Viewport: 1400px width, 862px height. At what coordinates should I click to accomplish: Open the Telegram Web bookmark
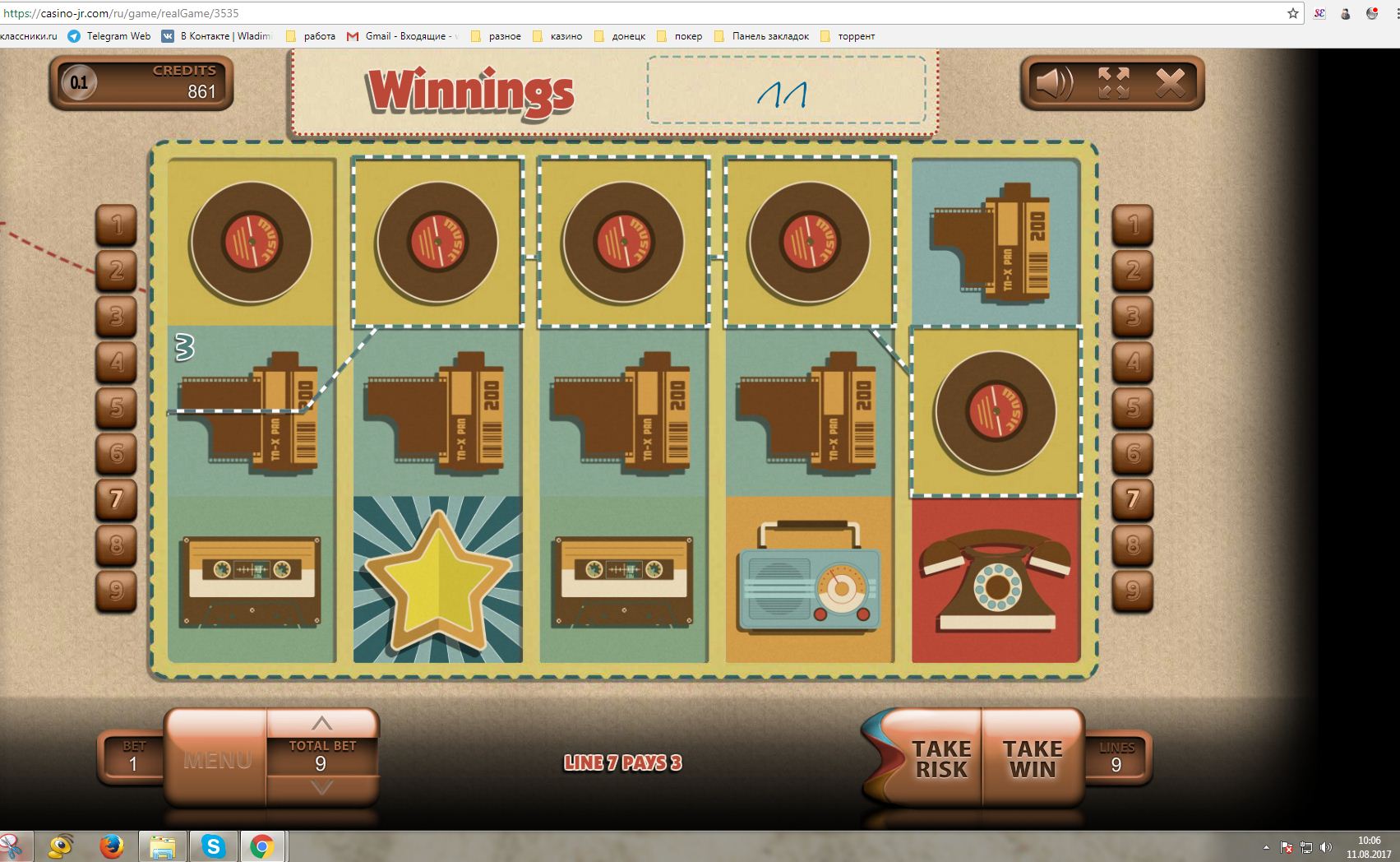coord(109,36)
